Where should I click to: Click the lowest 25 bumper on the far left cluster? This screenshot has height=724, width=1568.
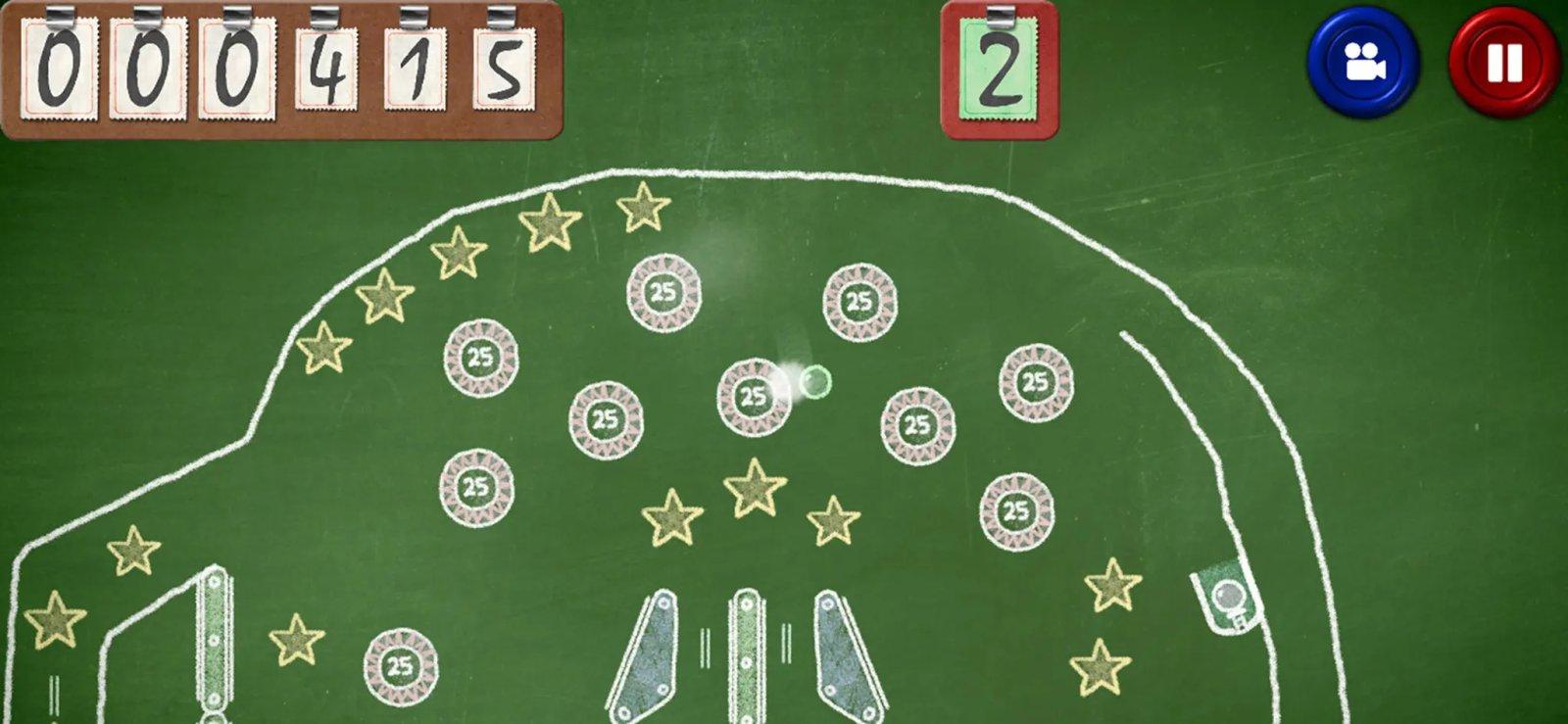click(x=478, y=485)
